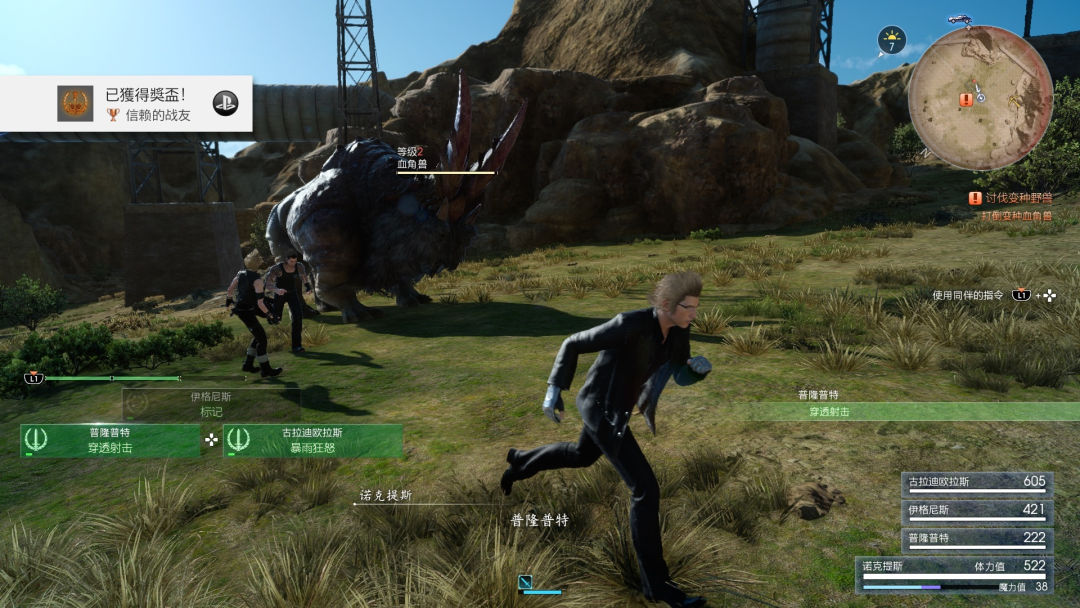Choose Gladiolus's 暴雨狂怒 technique command
The image size is (1080, 608).
click(x=313, y=441)
